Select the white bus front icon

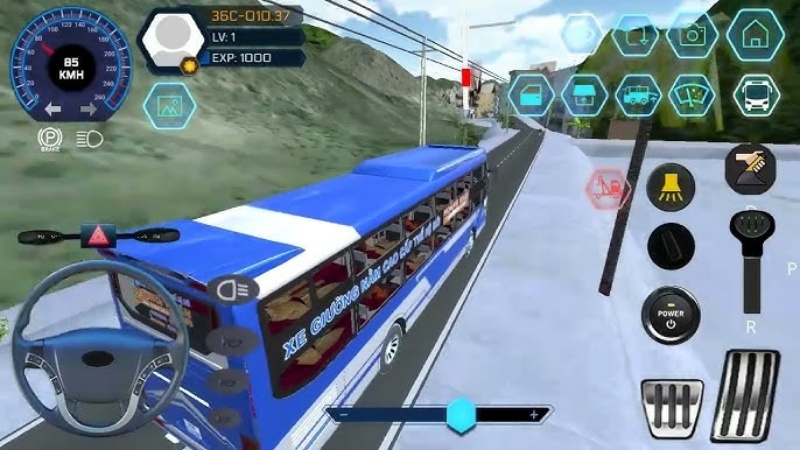pyautogui.click(x=755, y=96)
